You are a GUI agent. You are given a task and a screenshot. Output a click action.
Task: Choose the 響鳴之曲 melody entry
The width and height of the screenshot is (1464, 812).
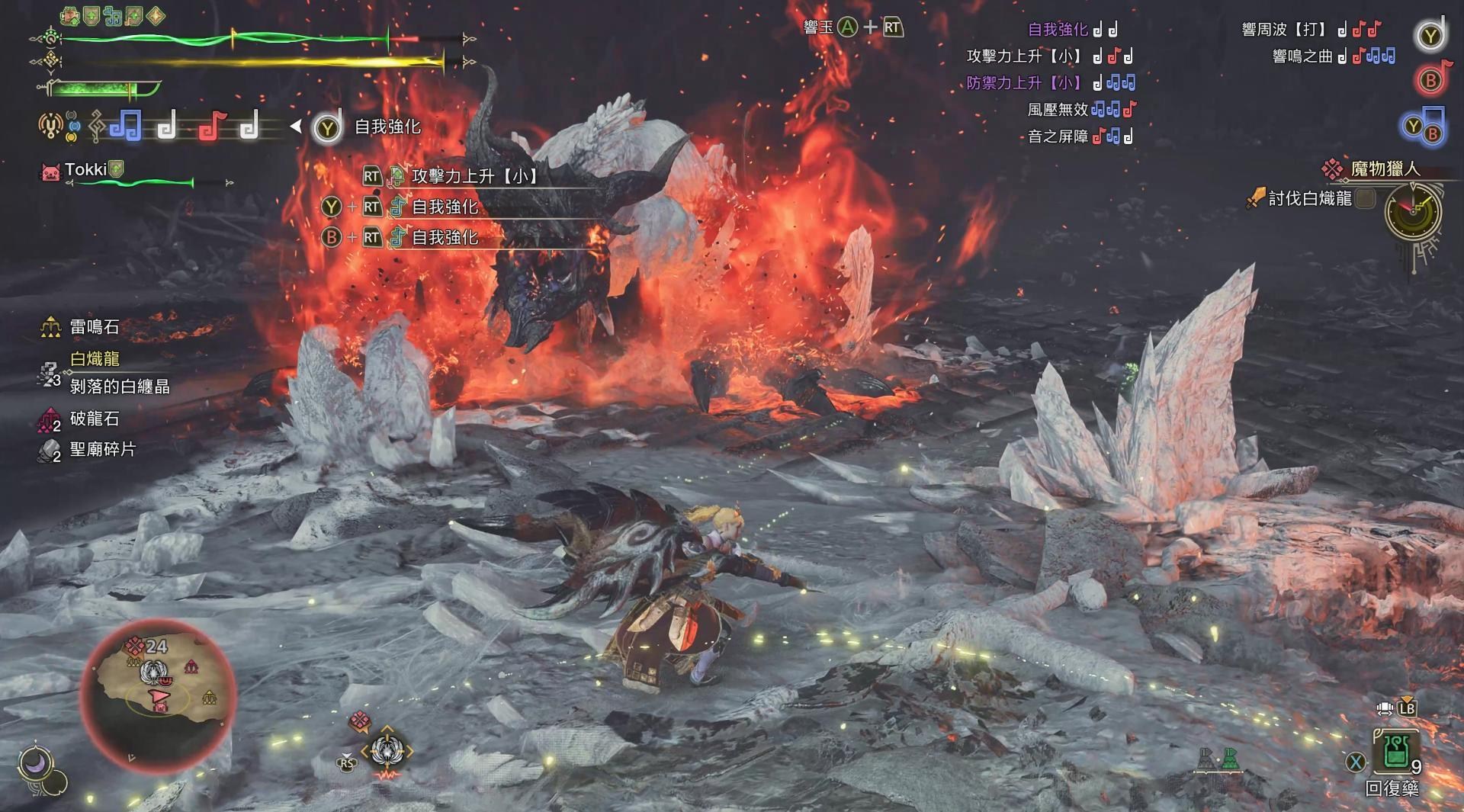pos(1302,56)
